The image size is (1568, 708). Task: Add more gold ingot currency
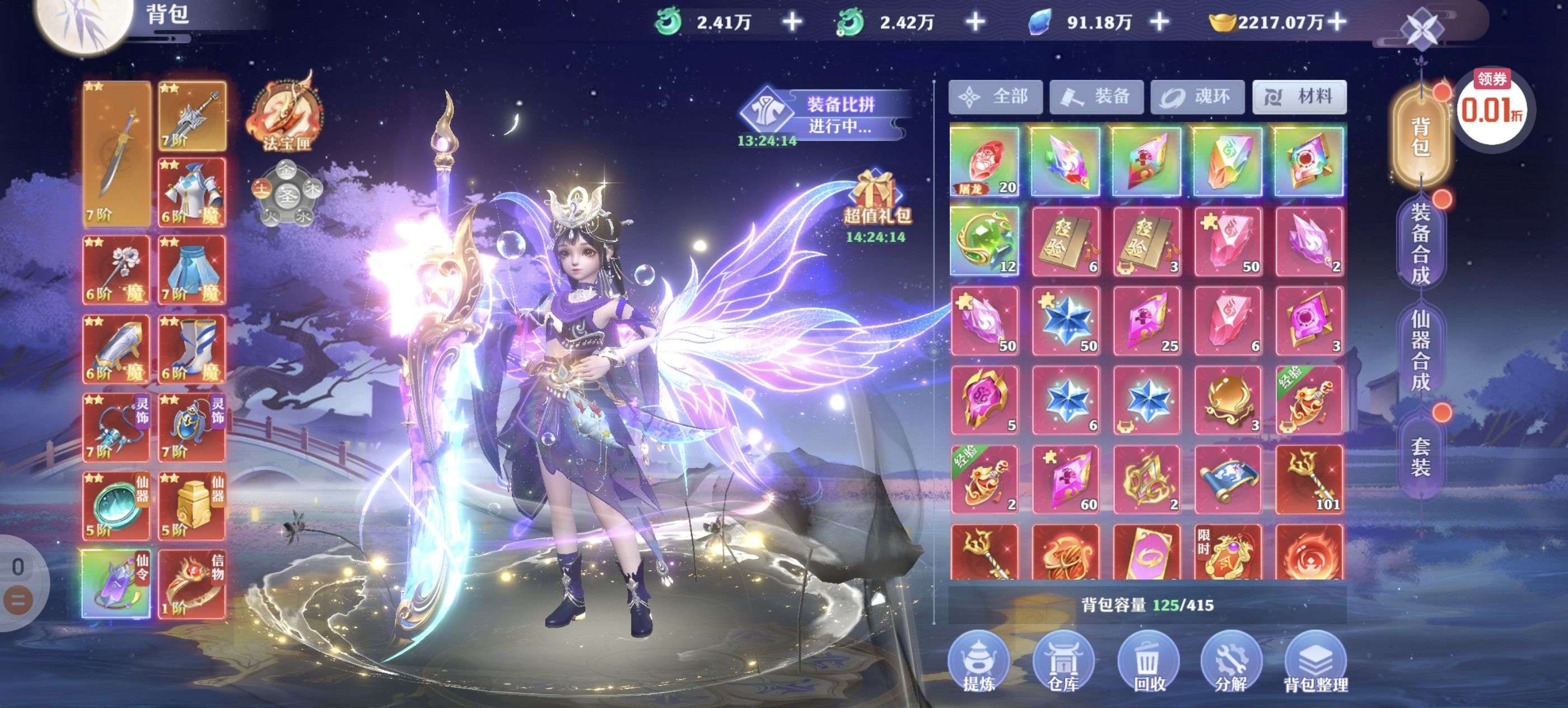click(x=1337, y=22)
